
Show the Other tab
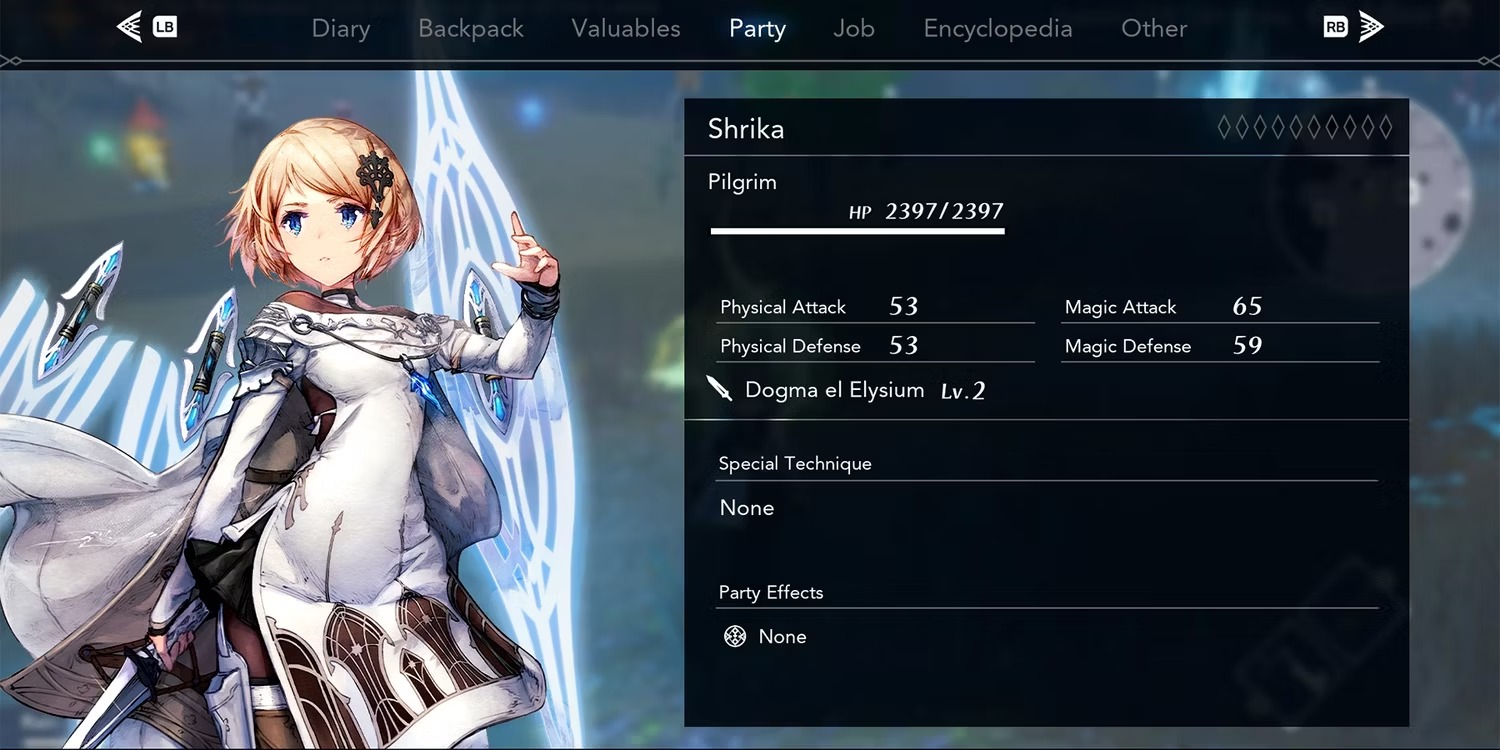[x=1154, y=29]
